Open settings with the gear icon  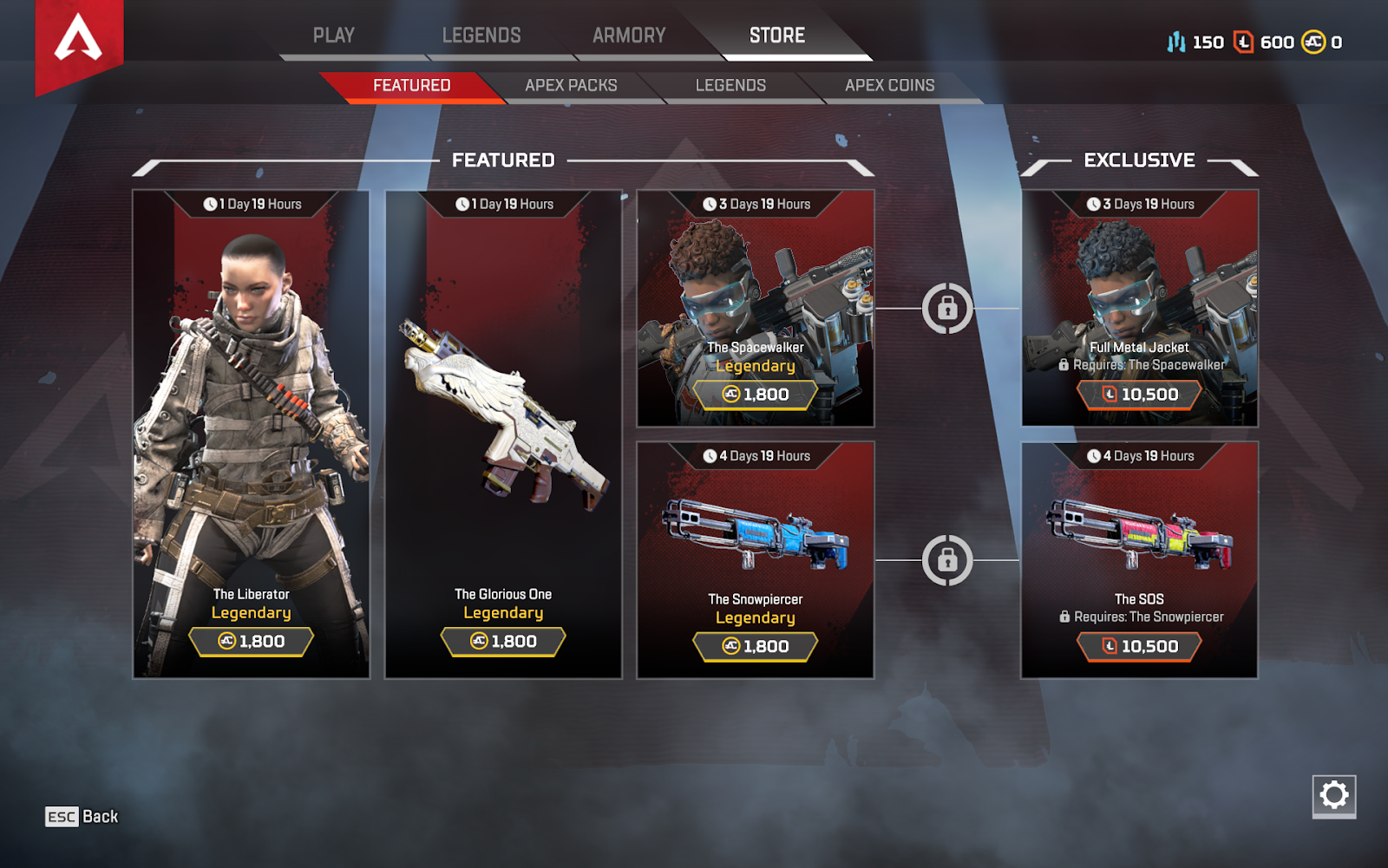coord(1334,795)
